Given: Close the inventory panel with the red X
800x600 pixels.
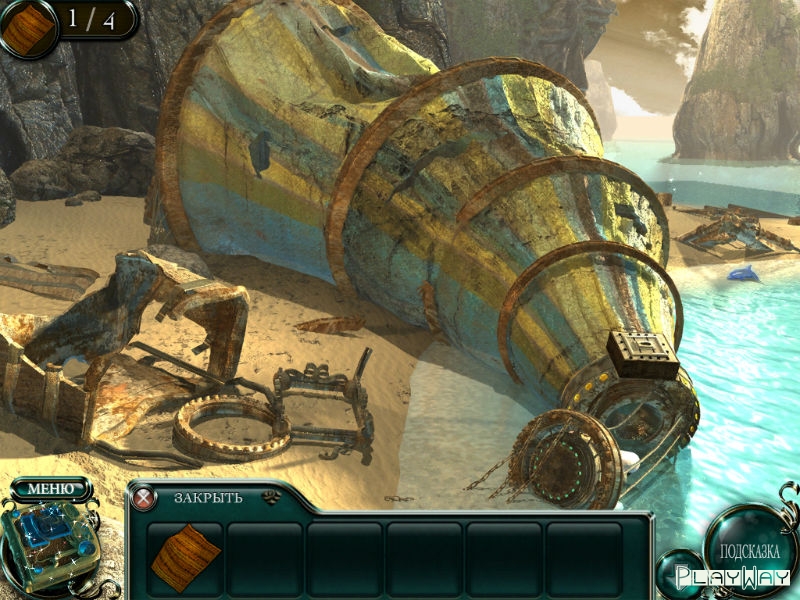Looking at the screenshot, I should point(146,497).
